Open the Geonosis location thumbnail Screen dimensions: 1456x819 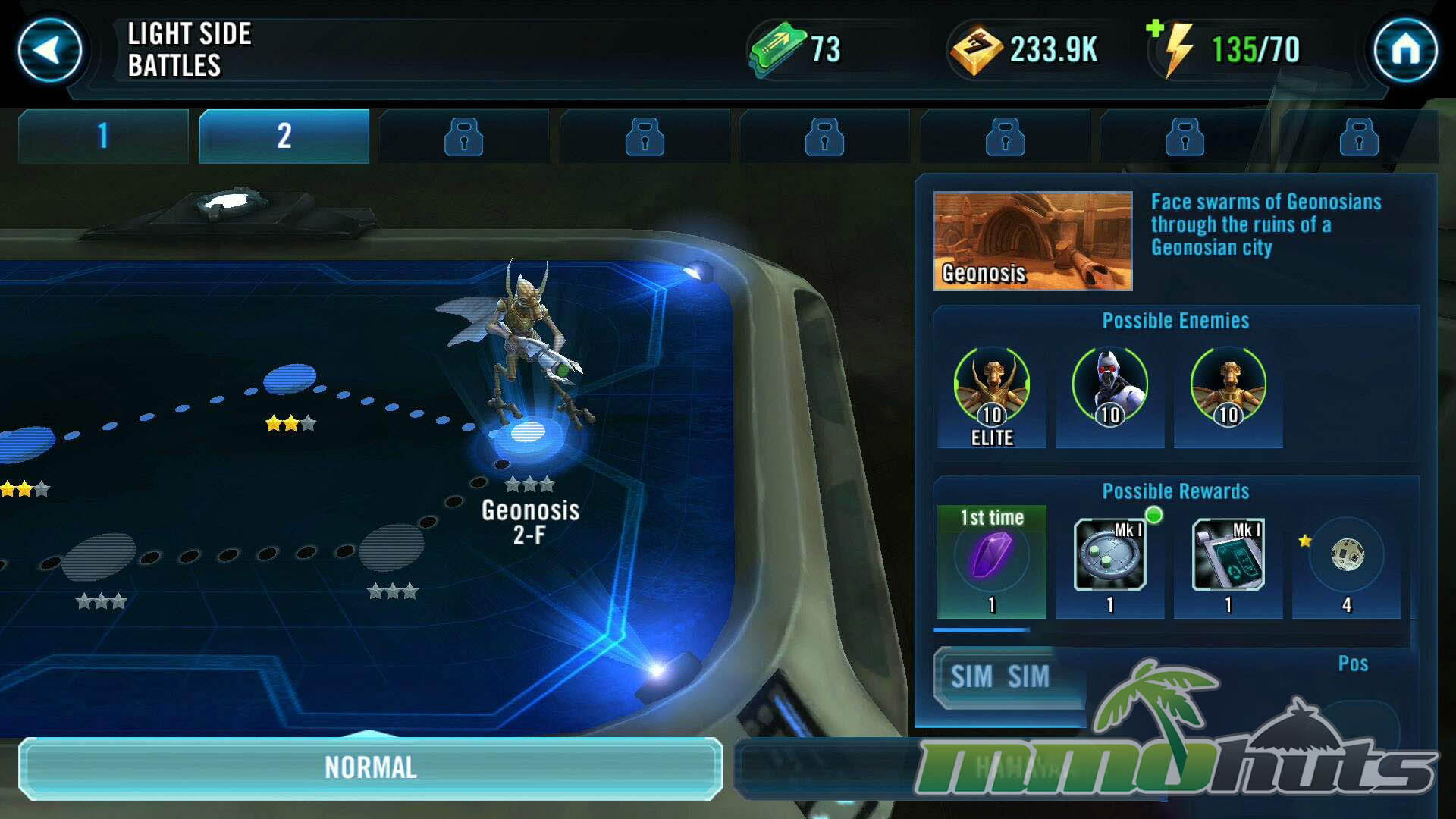1032,241
